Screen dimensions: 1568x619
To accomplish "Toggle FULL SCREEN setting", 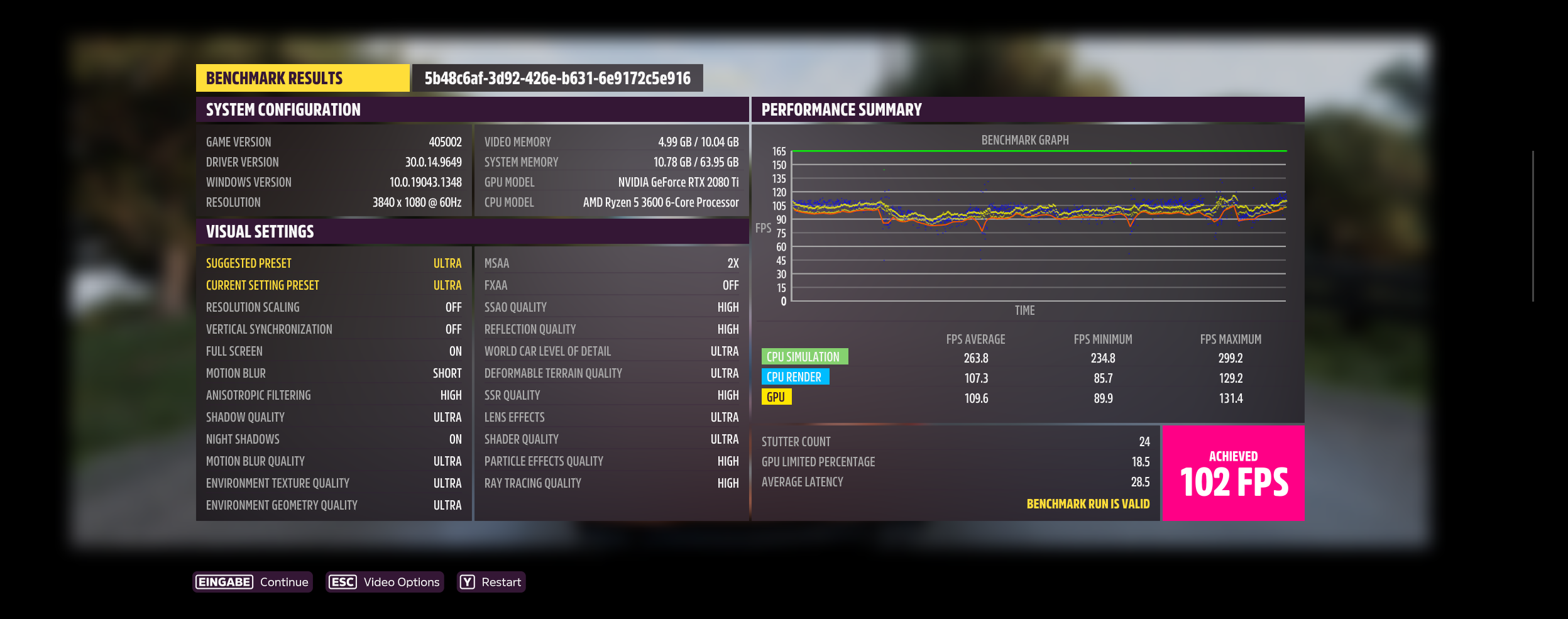I will [333, 351].
